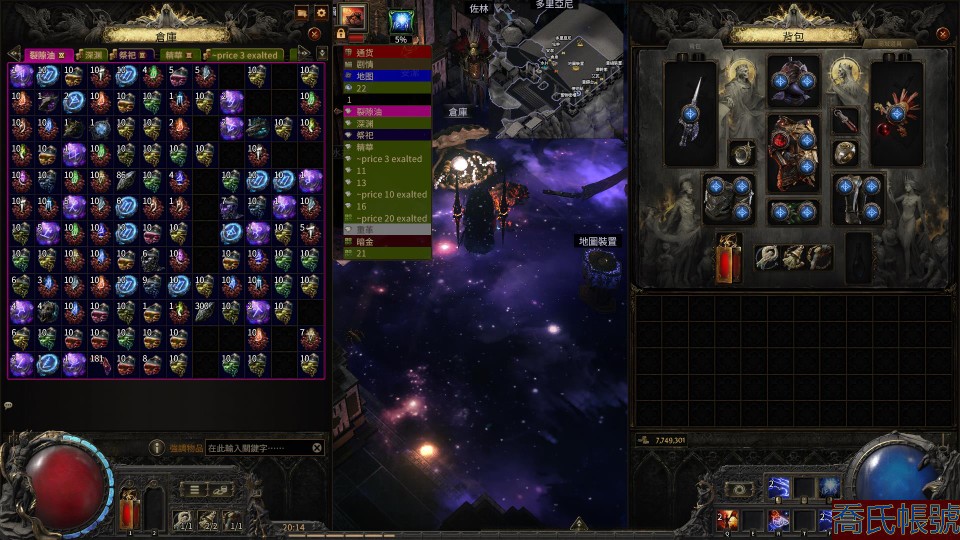Screen dimensions: 960x540
Task: Open stash settings gear icon
Action: [x=321, y=14]
